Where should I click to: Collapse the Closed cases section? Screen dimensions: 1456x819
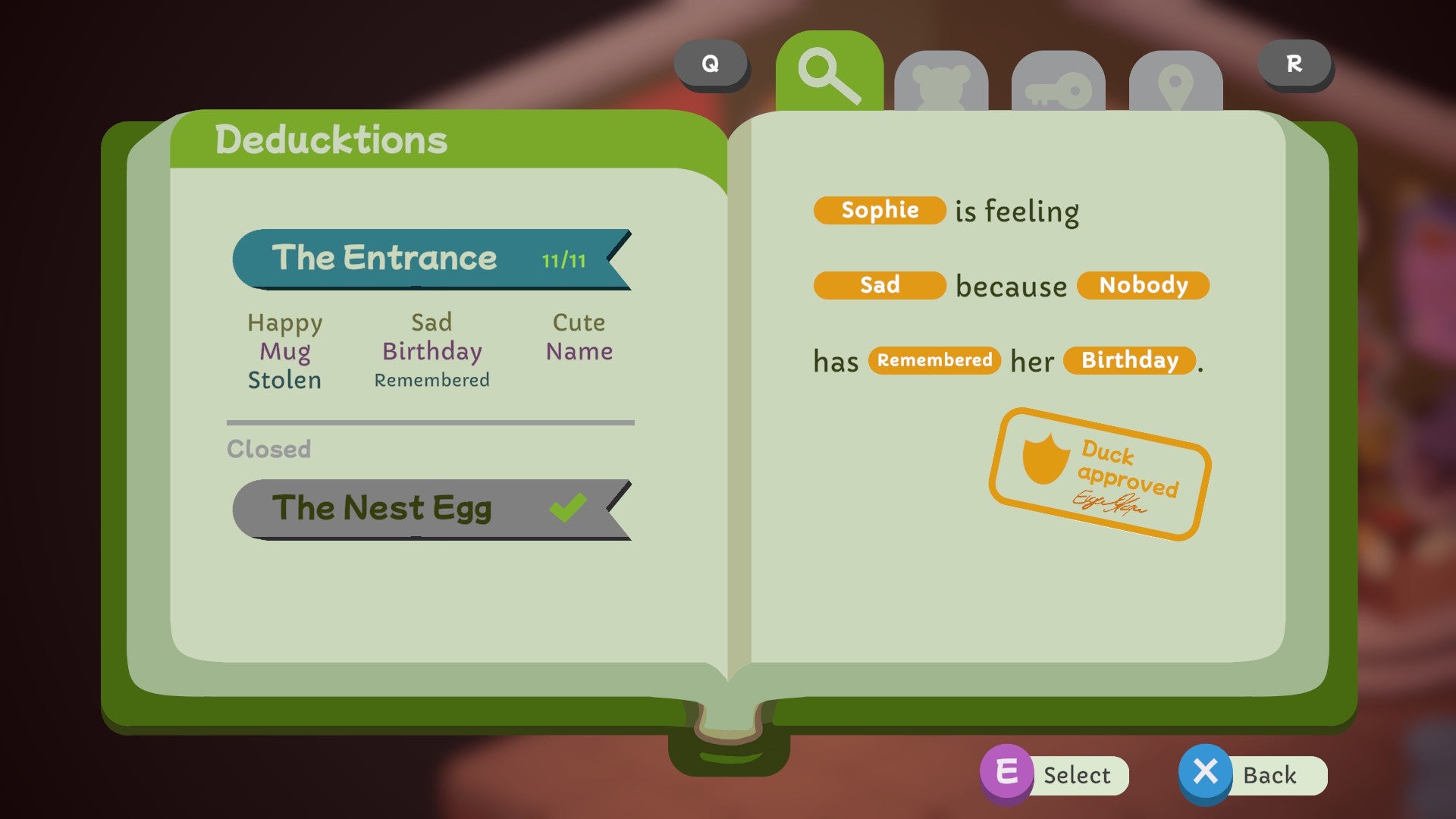coord(270,449)
